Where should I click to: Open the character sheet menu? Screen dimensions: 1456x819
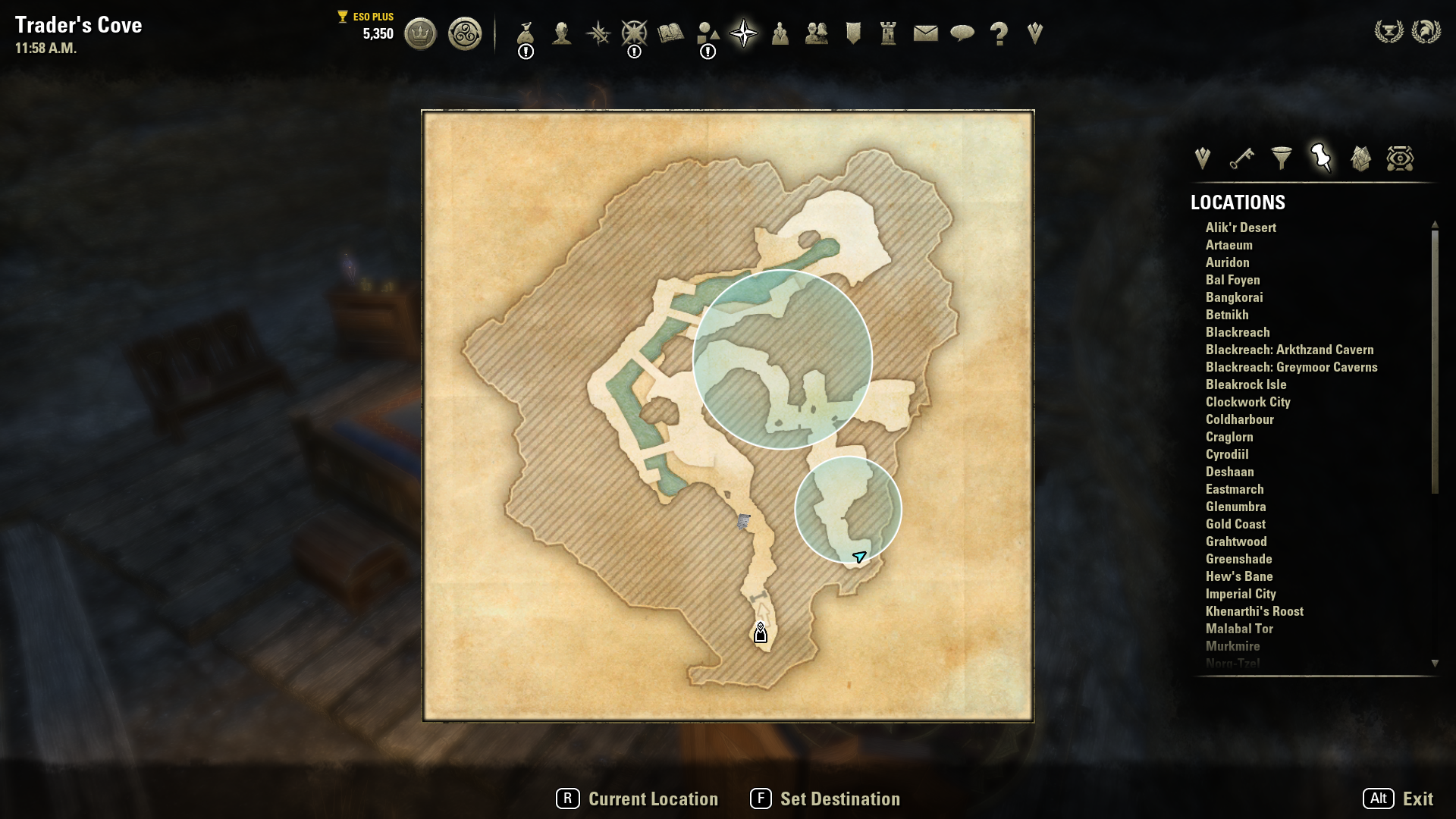561,34
